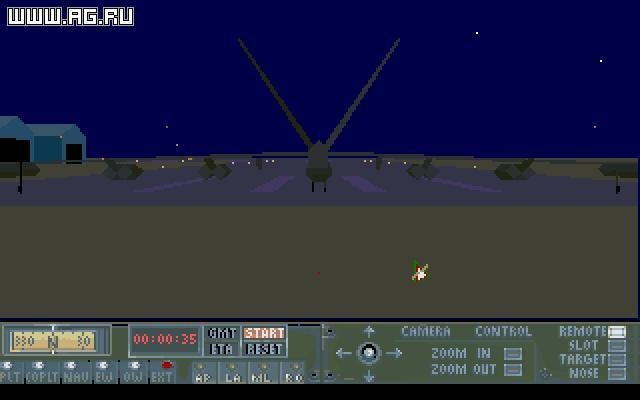Click the camera Zoom In button
This screenshot has height=400, width=640.
[x=513, y=353]
